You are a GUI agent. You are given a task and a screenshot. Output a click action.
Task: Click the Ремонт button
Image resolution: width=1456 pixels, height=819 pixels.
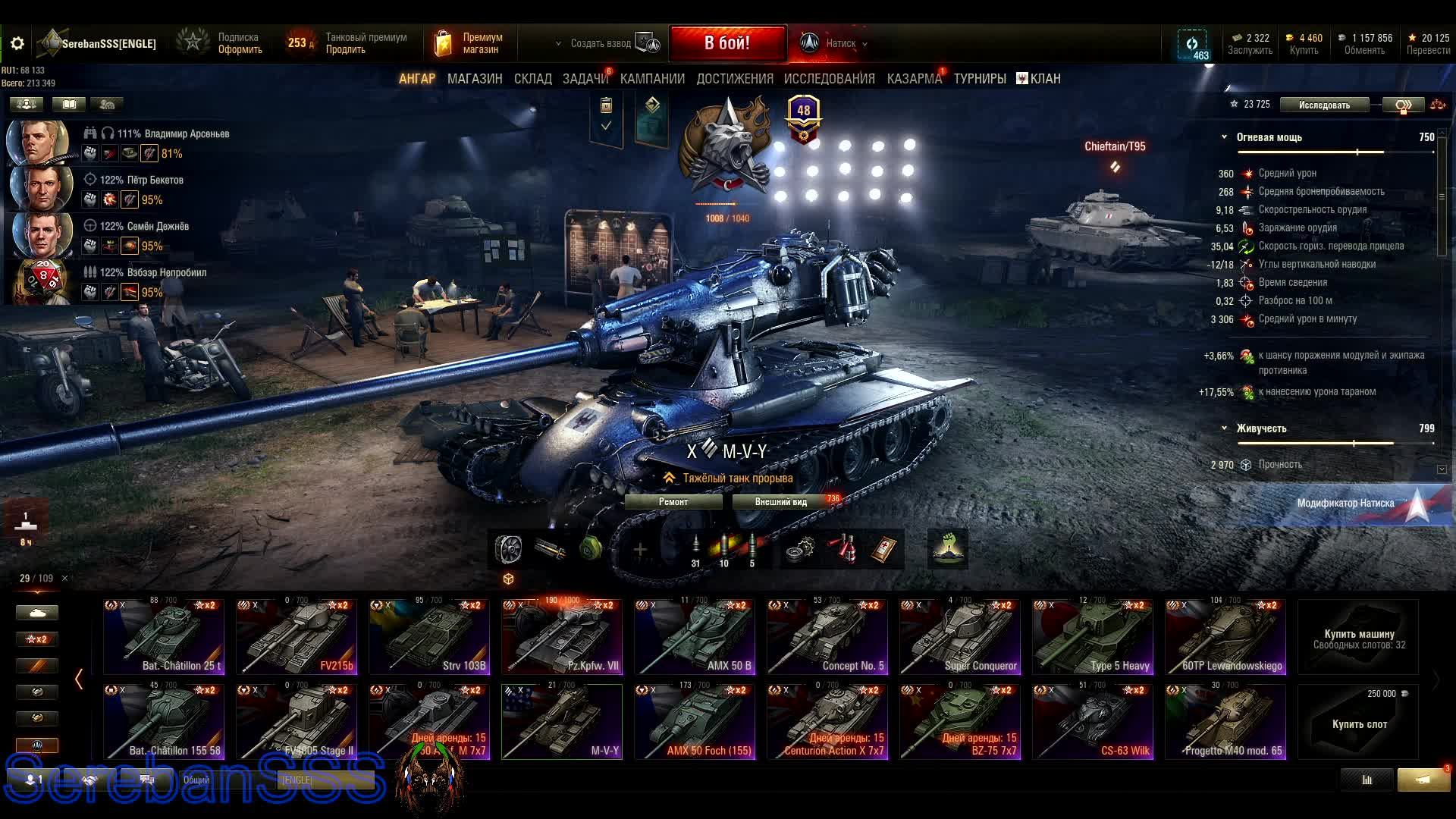[673, 502]
